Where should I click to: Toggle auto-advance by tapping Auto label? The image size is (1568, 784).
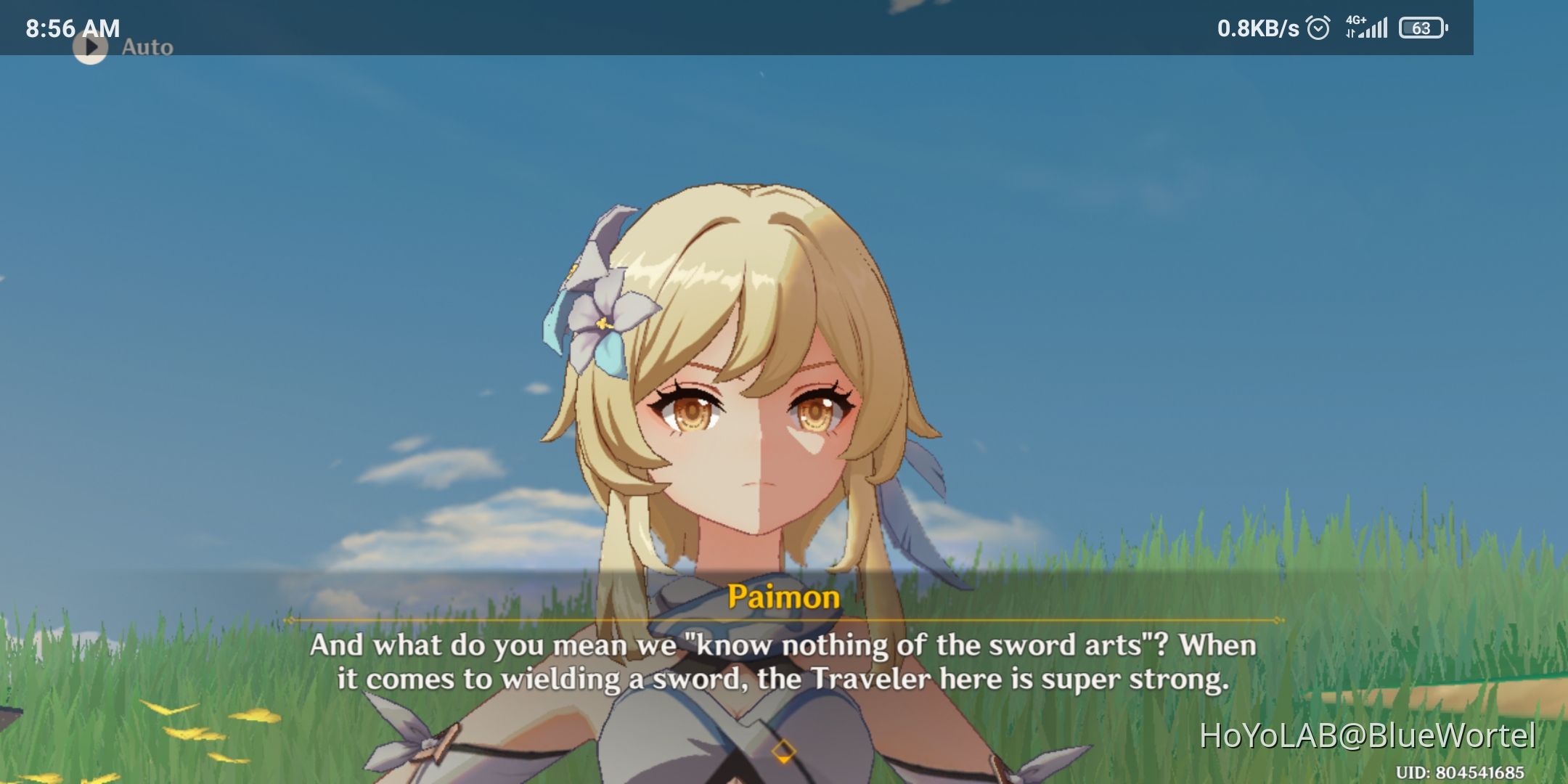149,47
